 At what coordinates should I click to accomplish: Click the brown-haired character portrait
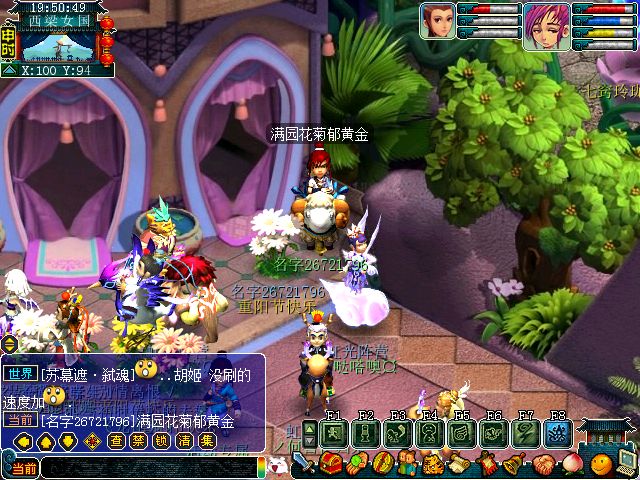437,21
